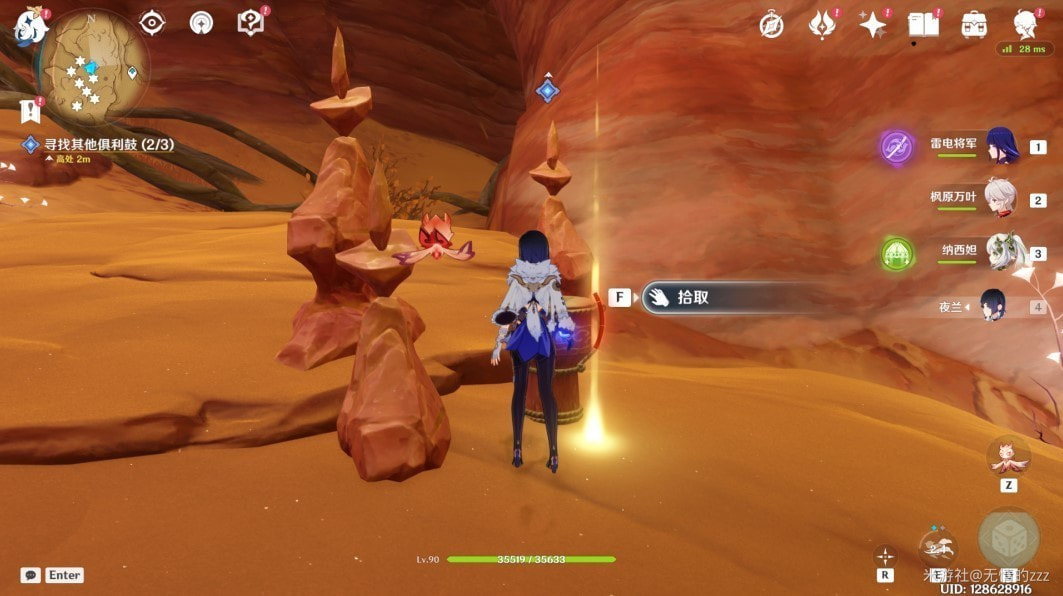Trigger the elemental skill on cooldown
The width and height of the screenshot is (1063, 596).
[937, 548]
